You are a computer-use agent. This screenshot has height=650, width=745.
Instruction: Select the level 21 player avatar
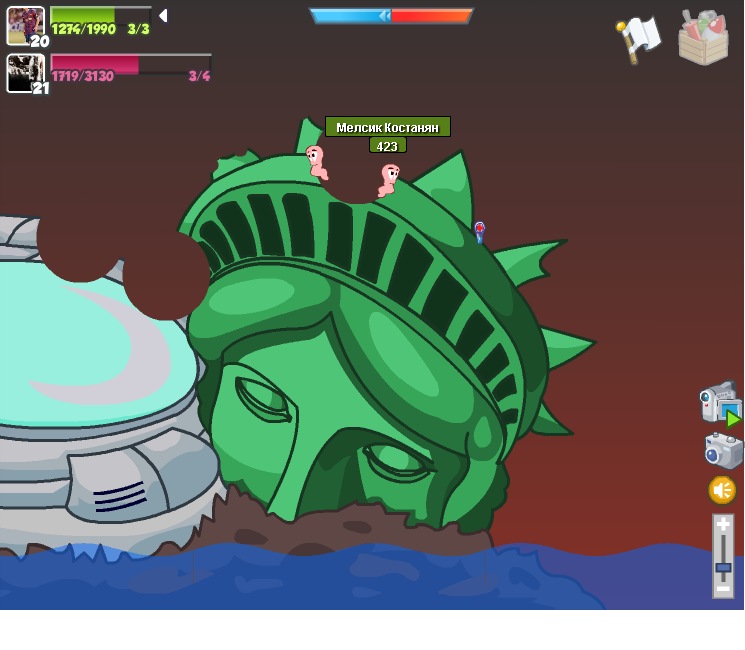pyautogui.click(x=25, y=73)
